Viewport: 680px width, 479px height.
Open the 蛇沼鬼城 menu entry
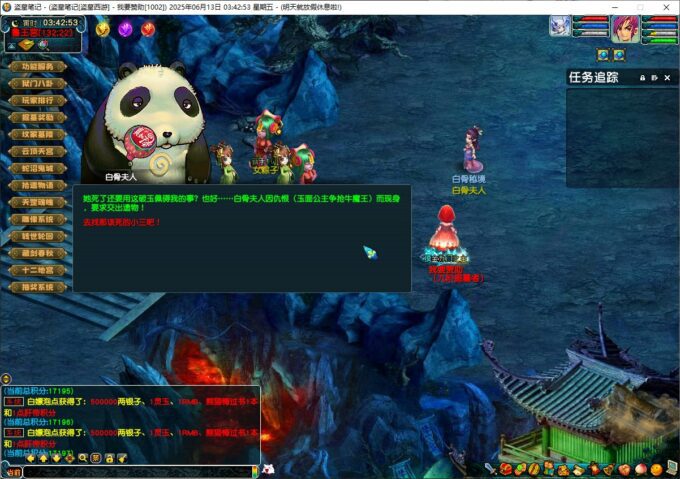click(x=37, y=169)
